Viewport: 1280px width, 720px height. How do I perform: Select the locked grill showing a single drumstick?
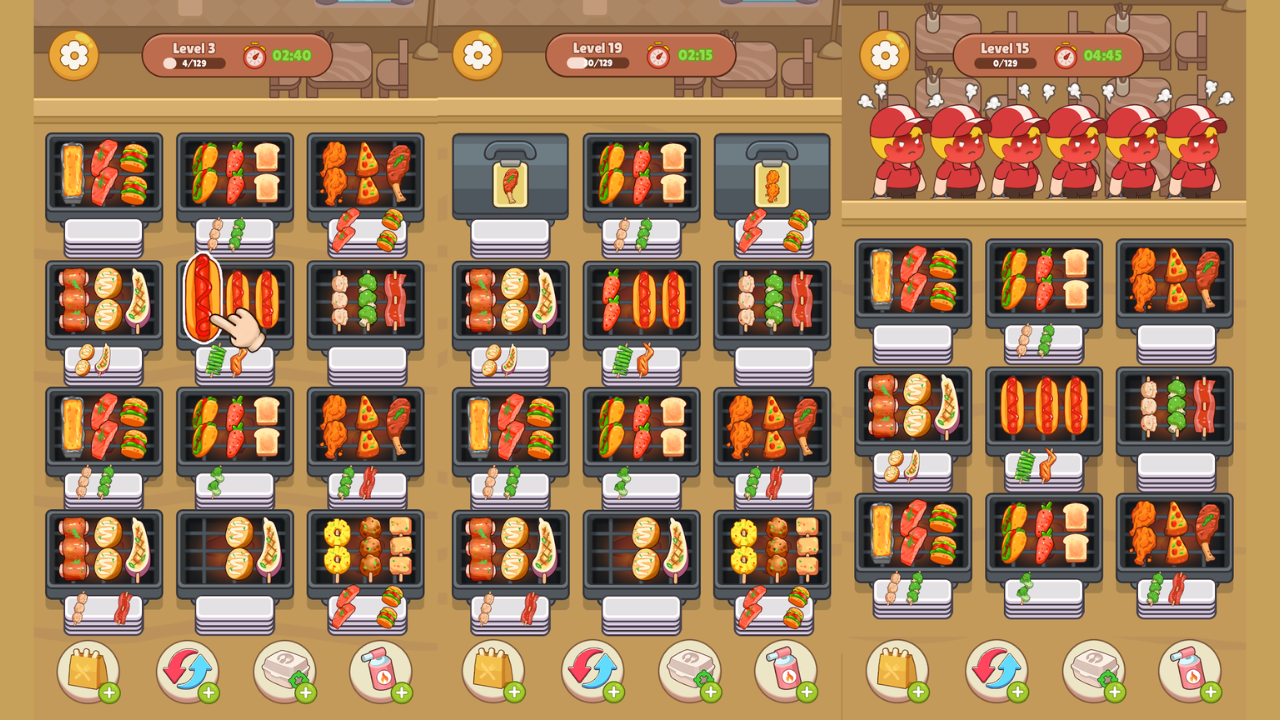(510, 177)
